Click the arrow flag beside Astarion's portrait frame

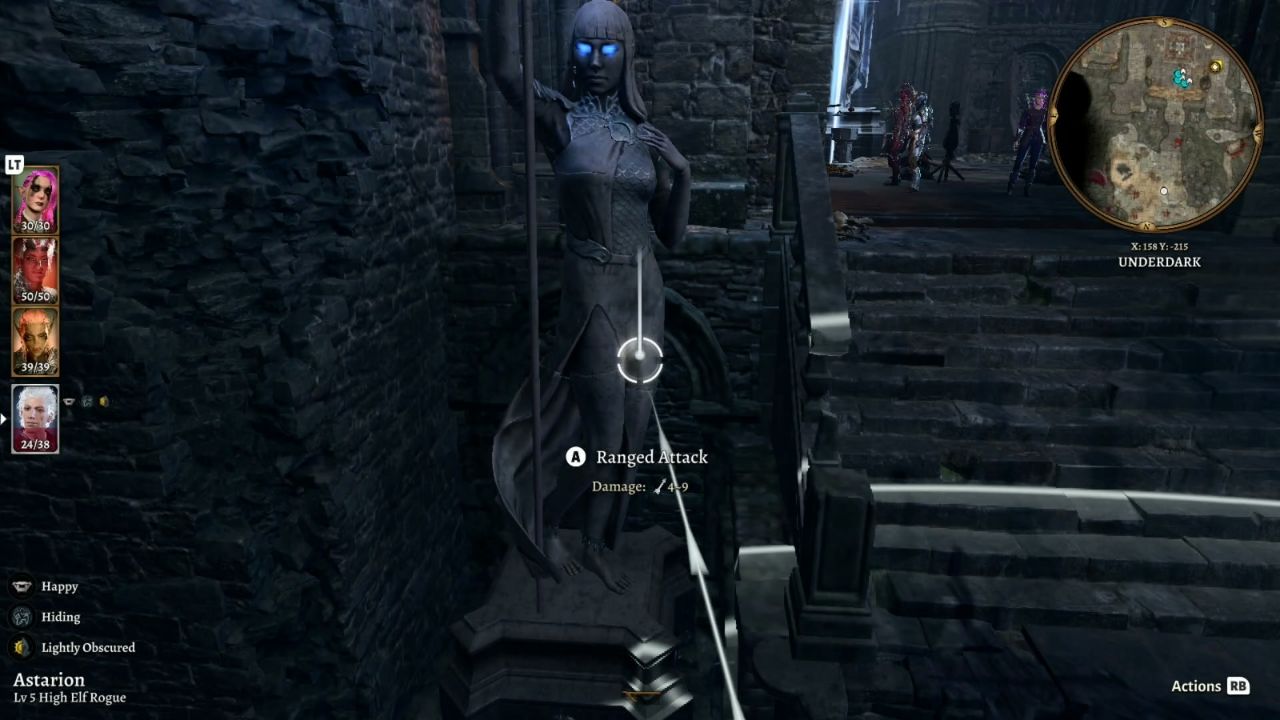5,417
